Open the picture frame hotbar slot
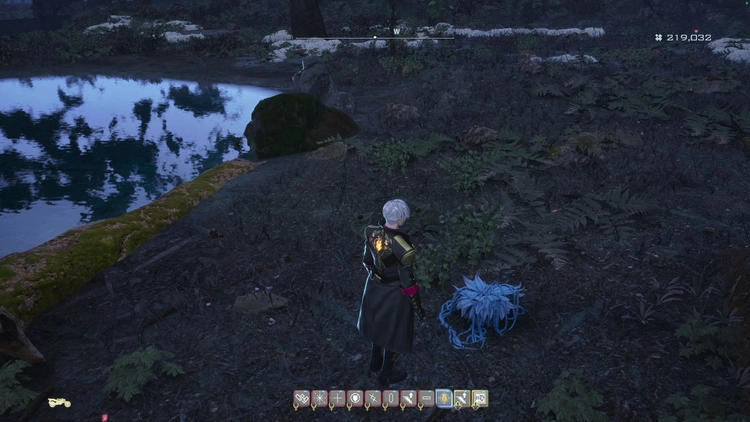Image resolution: width=750 pixels, height=422 pixels. (x=480, y=399)
